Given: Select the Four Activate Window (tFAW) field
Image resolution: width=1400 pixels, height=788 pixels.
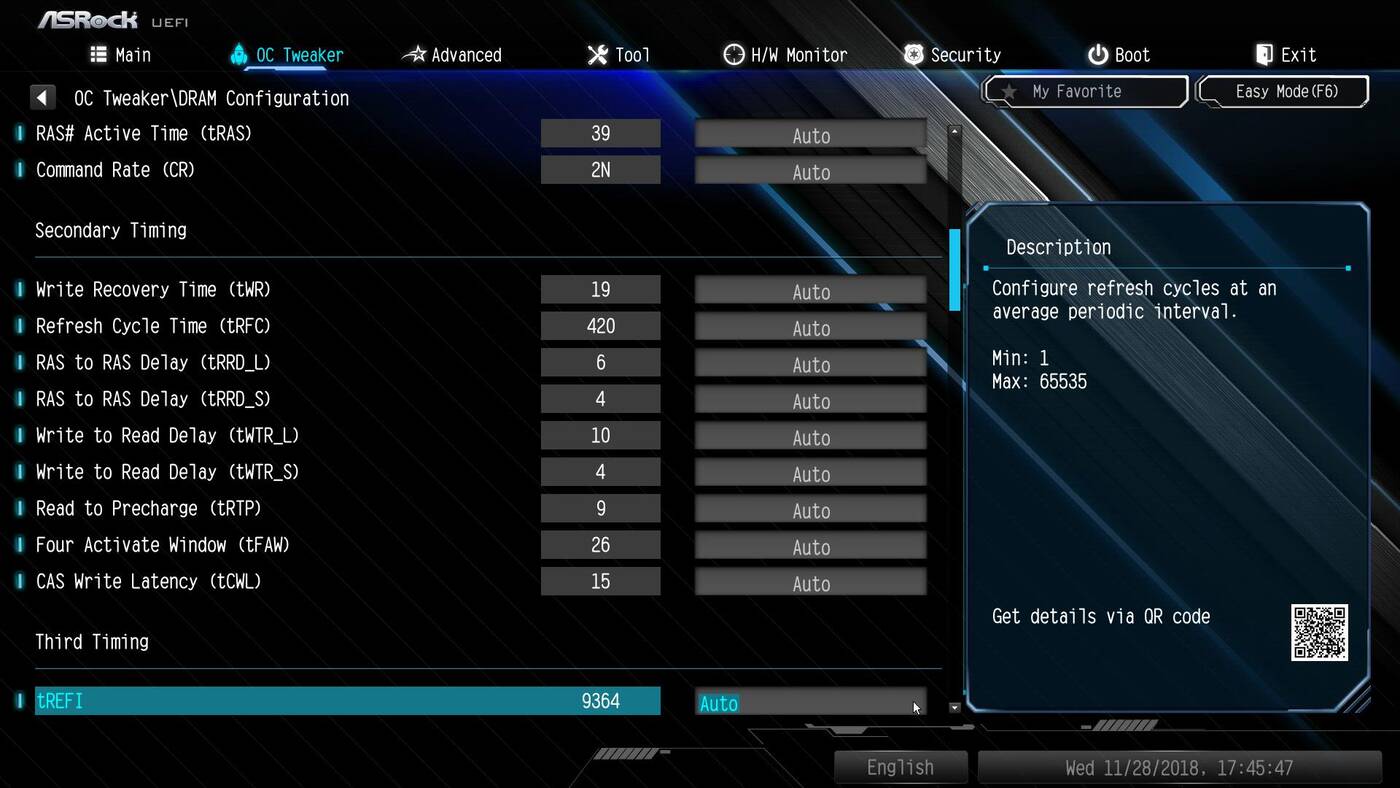Looking at the screenshot, I should [810, 547].
